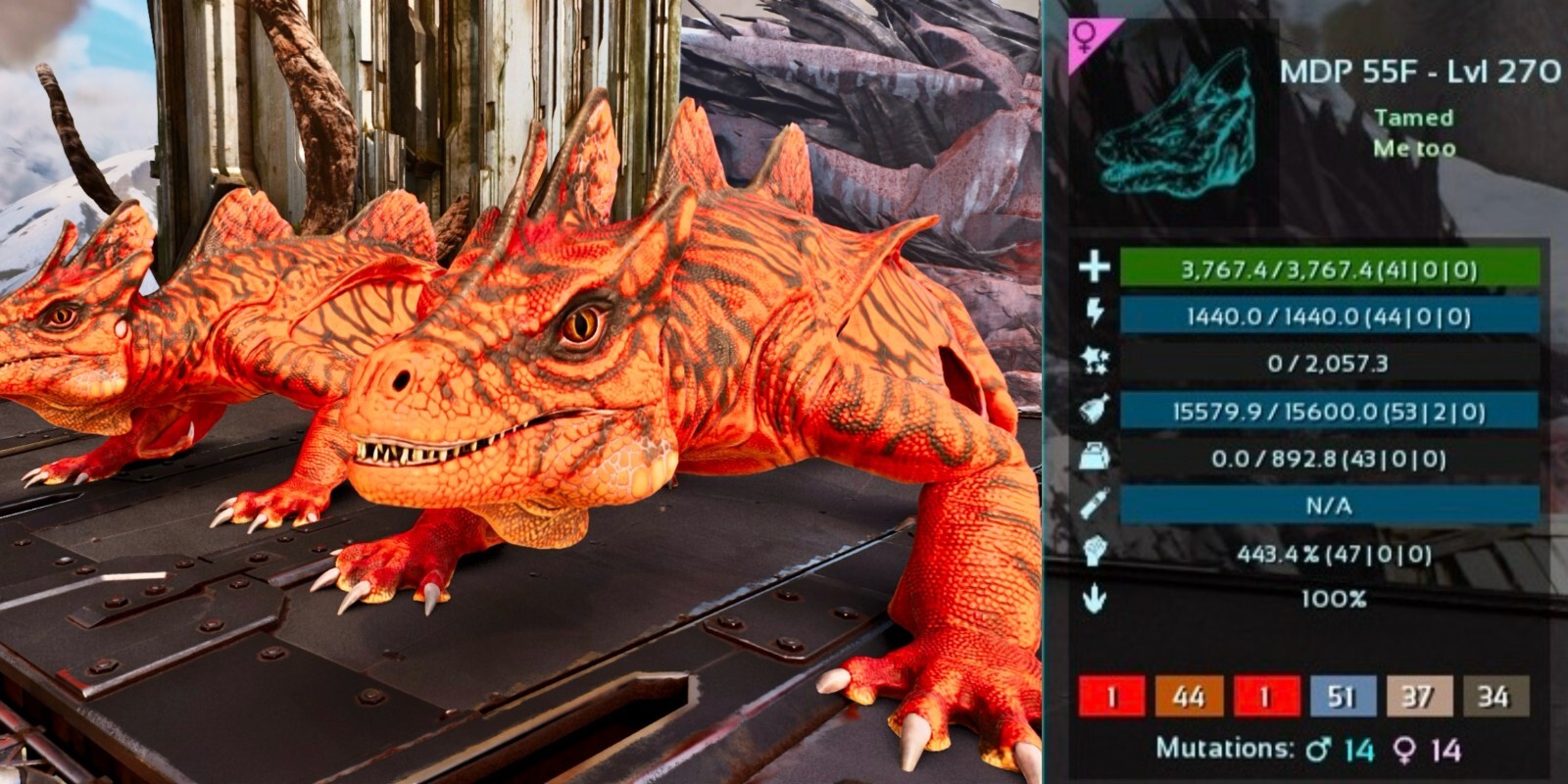
Task: Choose the blue color swatch numbered 51
Action: point(1342,697)
